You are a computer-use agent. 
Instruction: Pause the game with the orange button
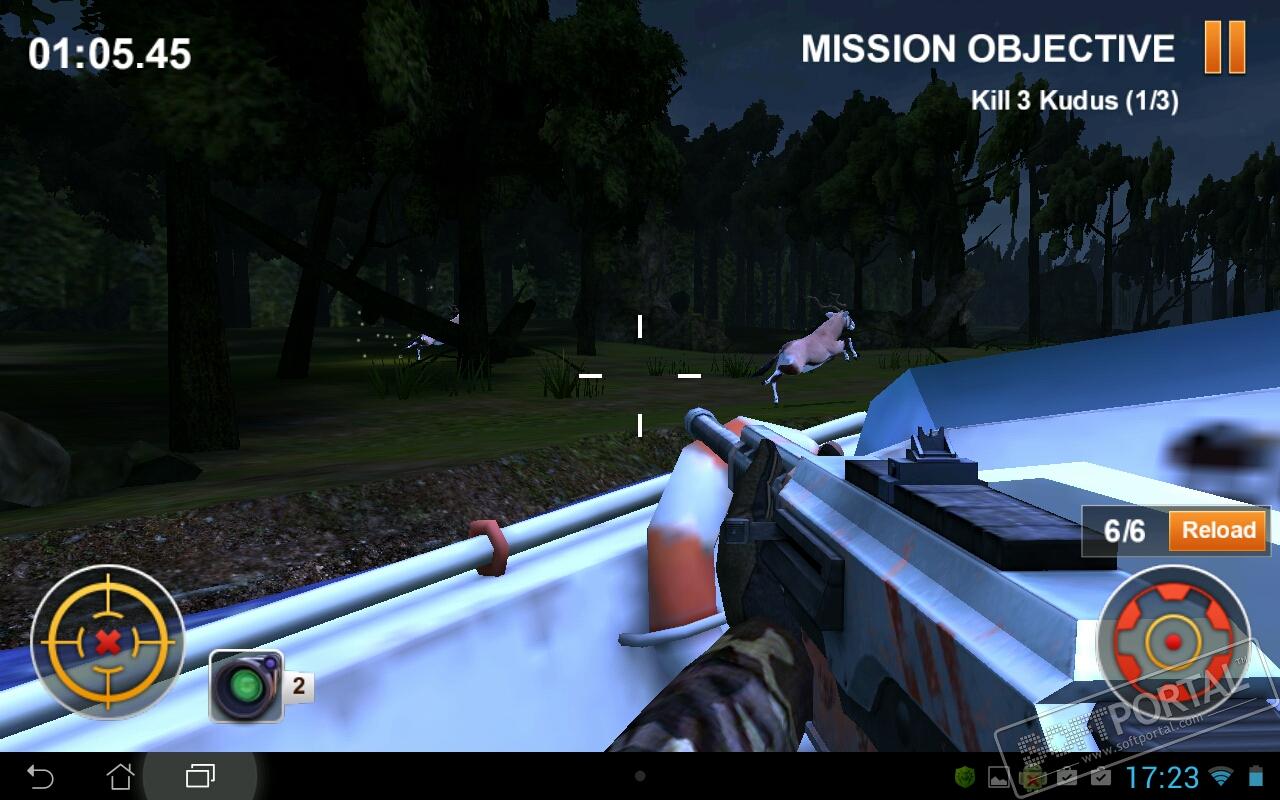[1224, 47]
